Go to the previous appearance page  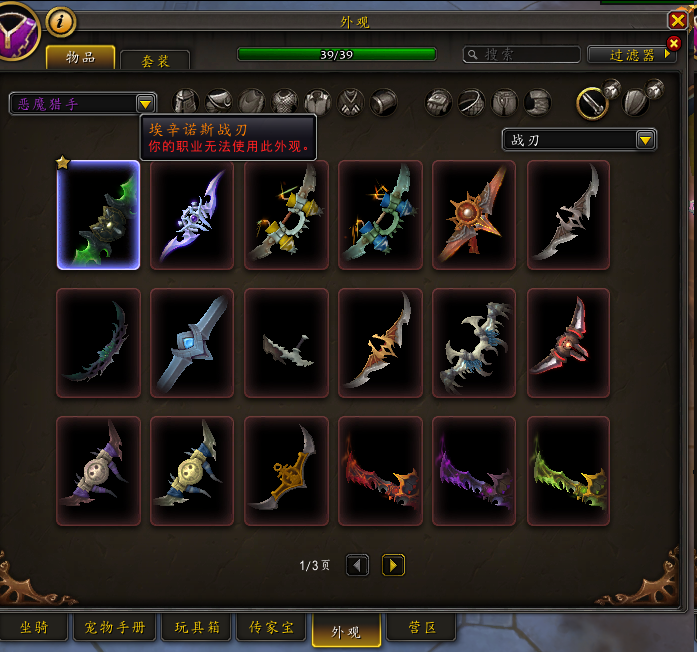pos(357,566)
